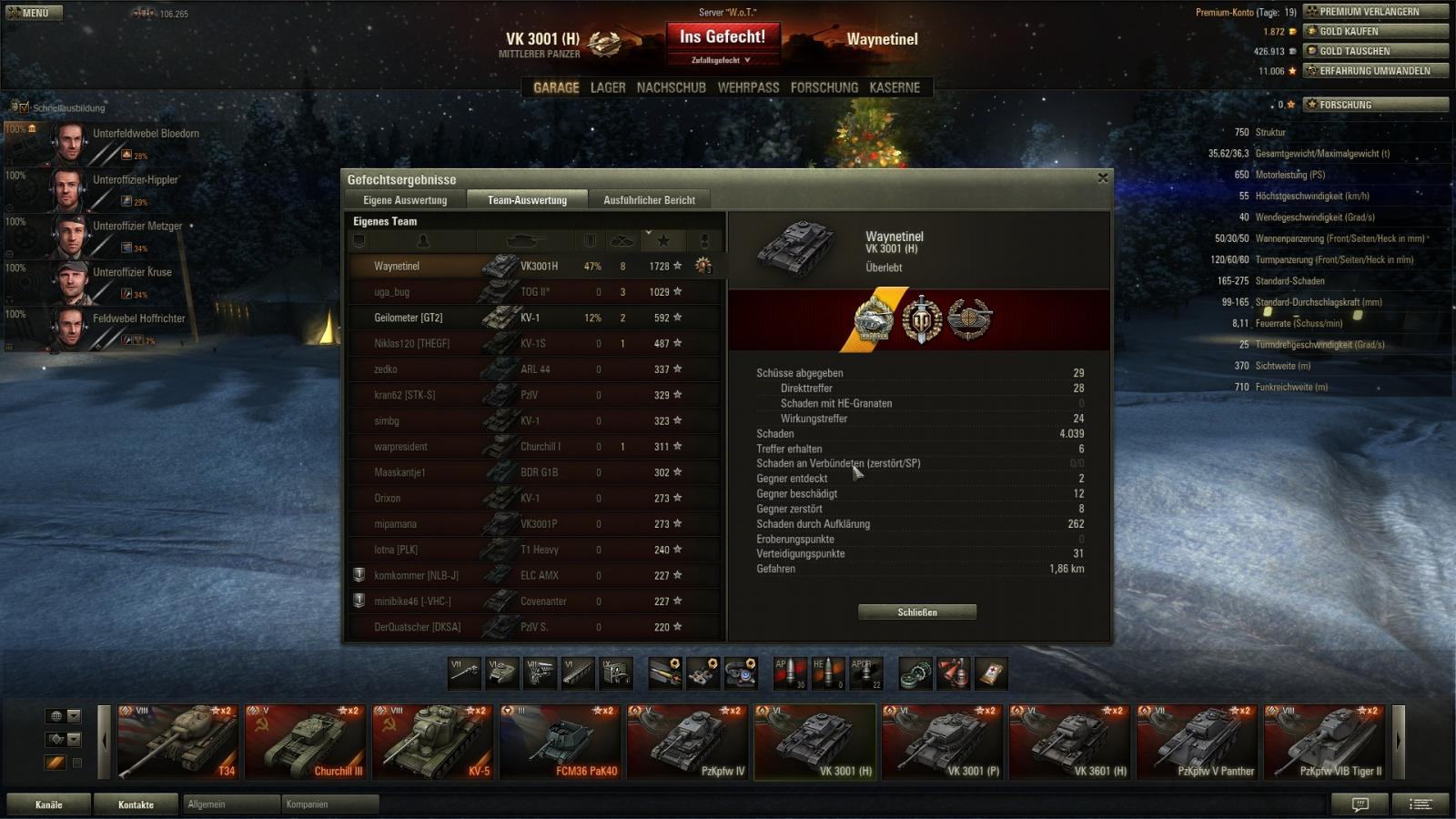Buy gold via Gold Kaufen

coord(1374,31)
